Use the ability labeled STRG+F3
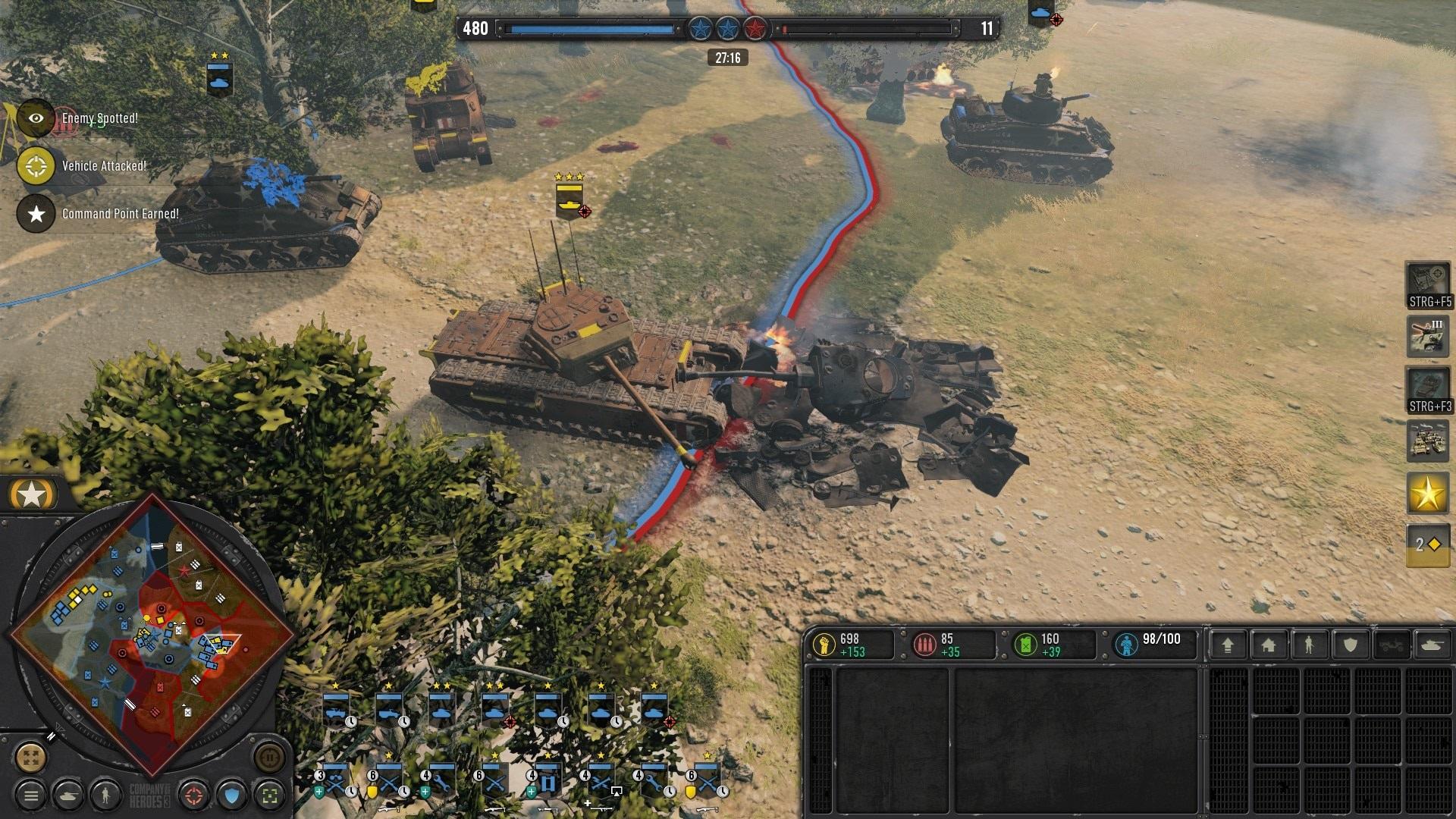 tap(1429, 390)
